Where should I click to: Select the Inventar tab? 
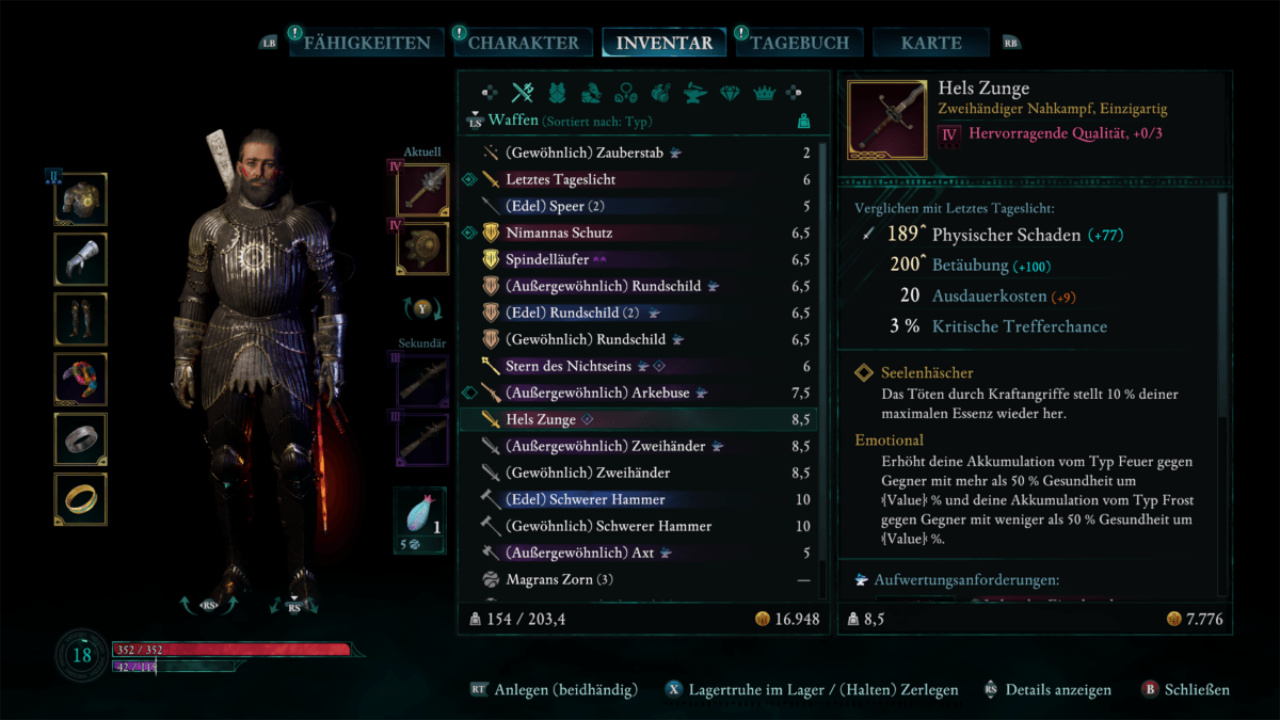[x=664, y=43]
